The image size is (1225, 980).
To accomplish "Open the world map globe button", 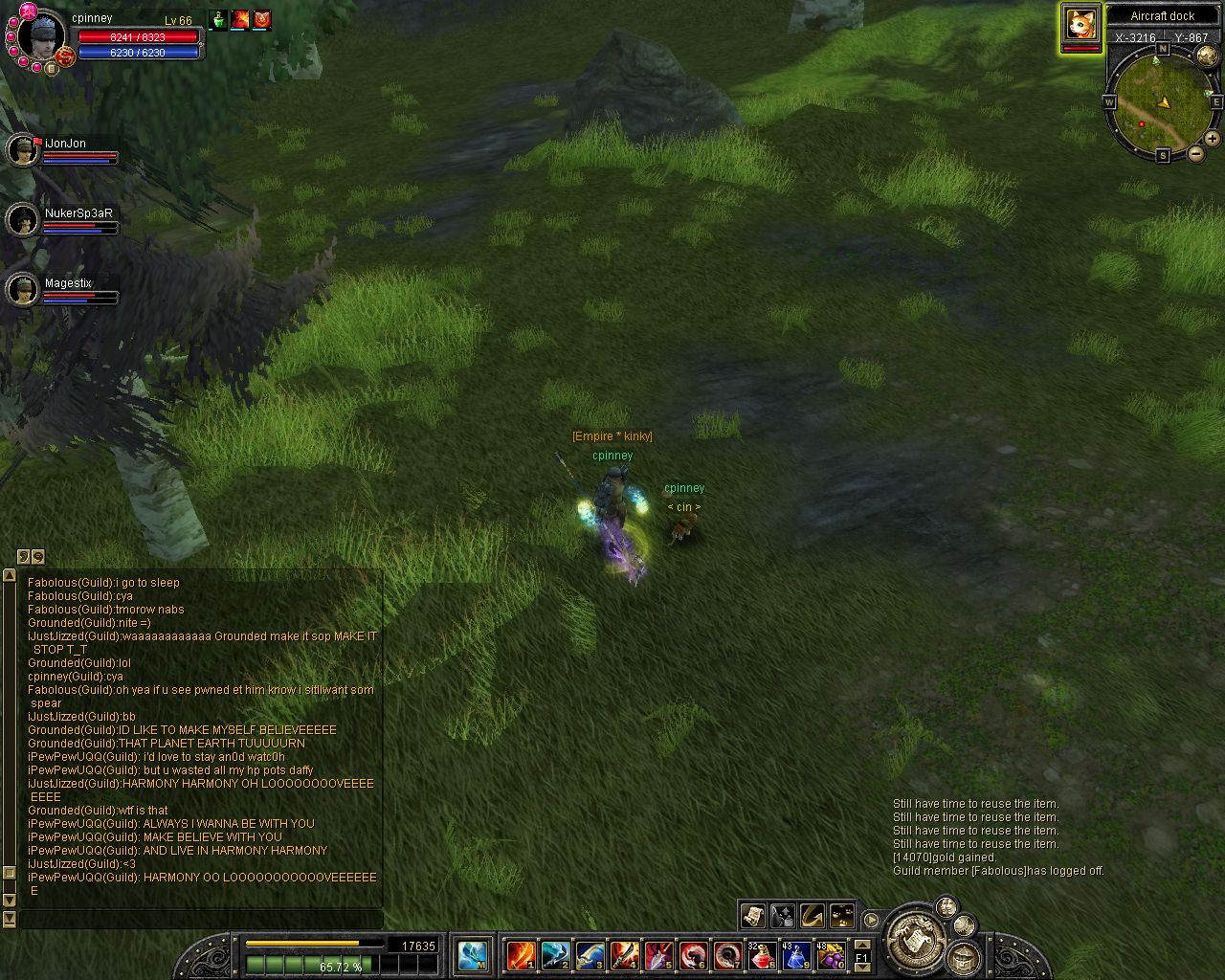I will pyautogui.click(x=1206, y=56).
